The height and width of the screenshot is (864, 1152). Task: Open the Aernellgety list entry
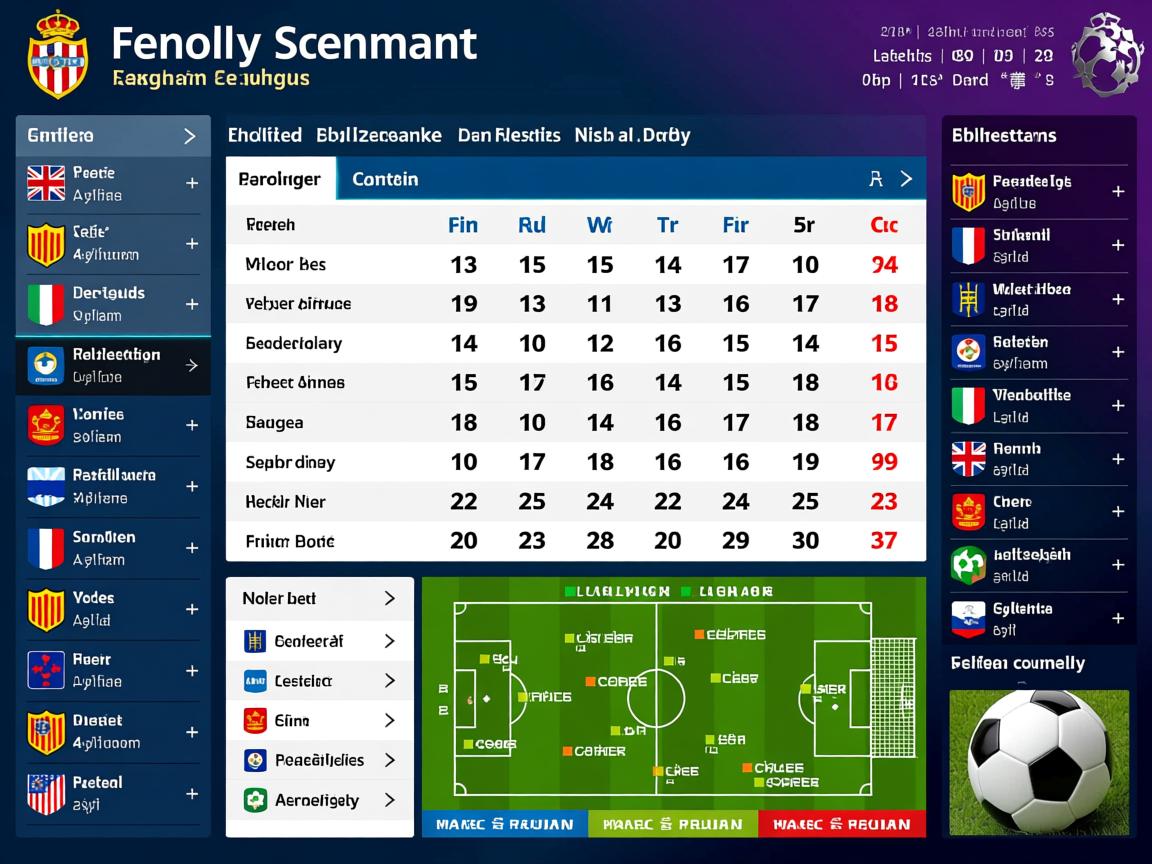(x=319, y=800)
